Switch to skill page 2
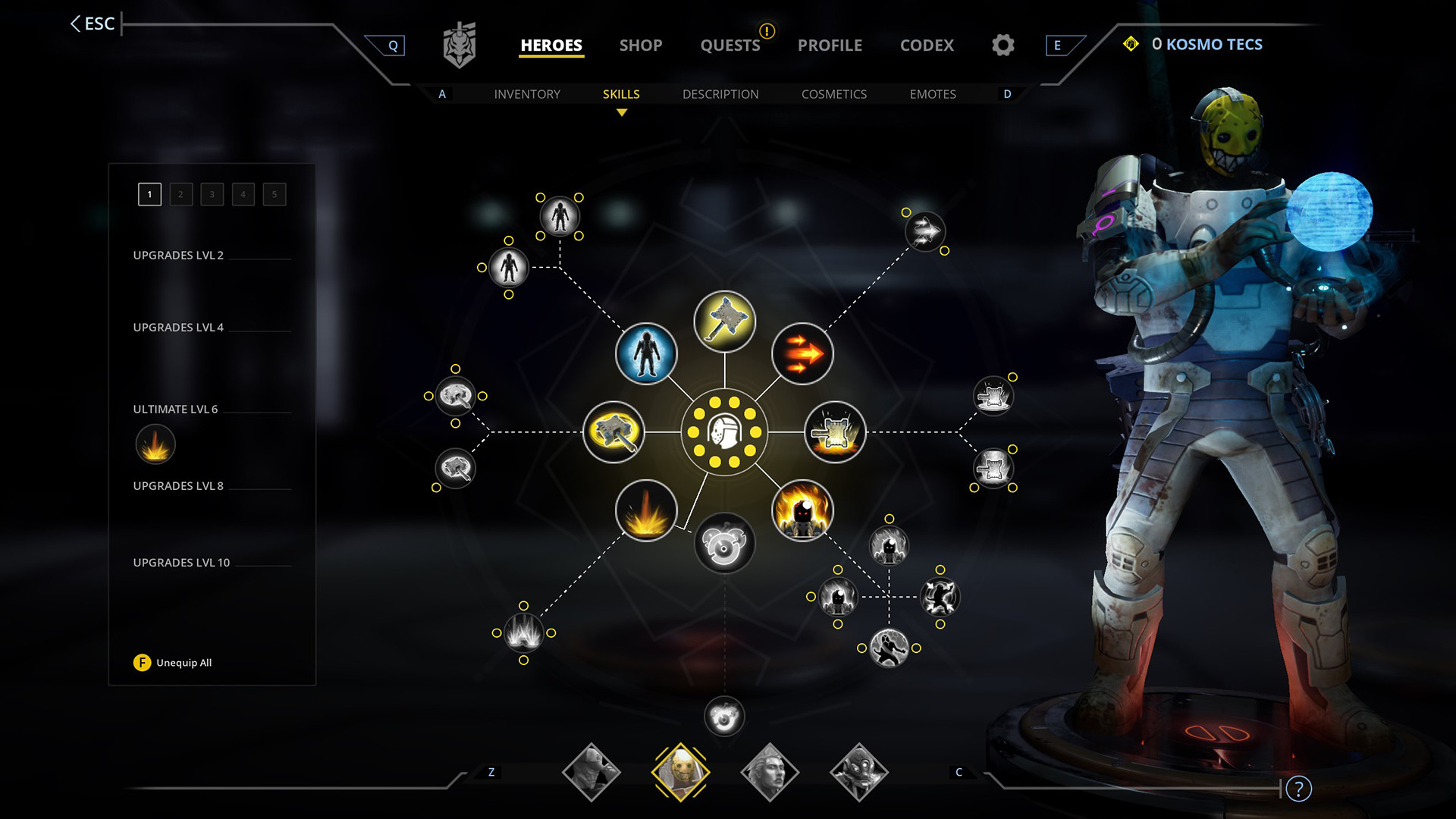 click(x=180, y=194)
